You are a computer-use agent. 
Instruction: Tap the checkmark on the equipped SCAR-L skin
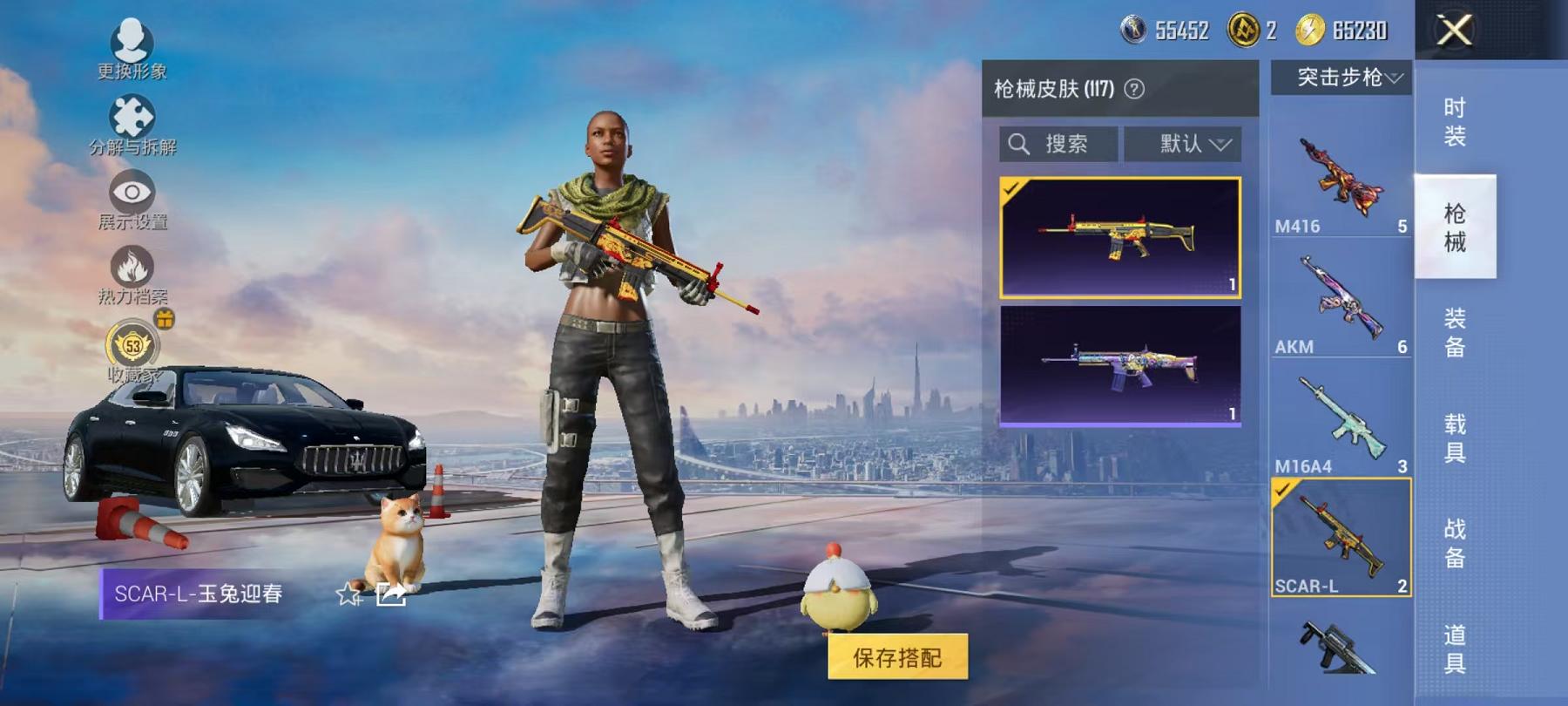[1010, 187]
